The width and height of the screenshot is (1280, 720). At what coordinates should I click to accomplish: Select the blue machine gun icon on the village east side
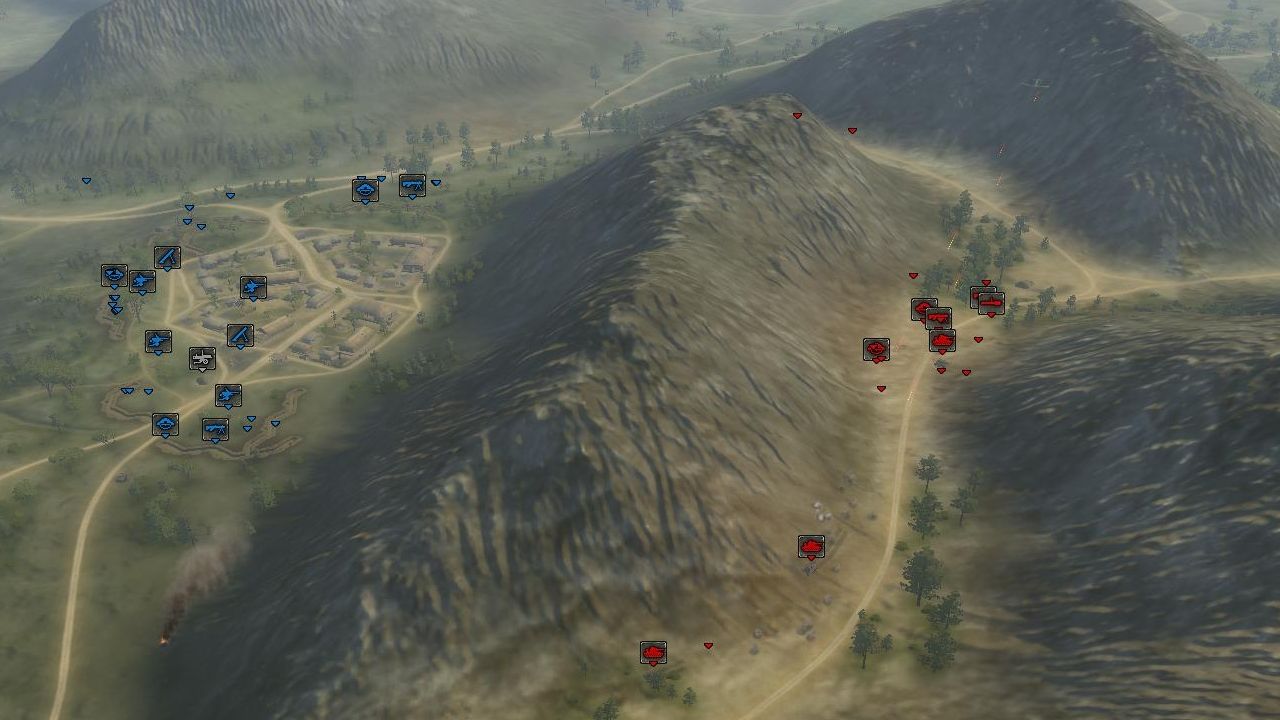[253, 286]
